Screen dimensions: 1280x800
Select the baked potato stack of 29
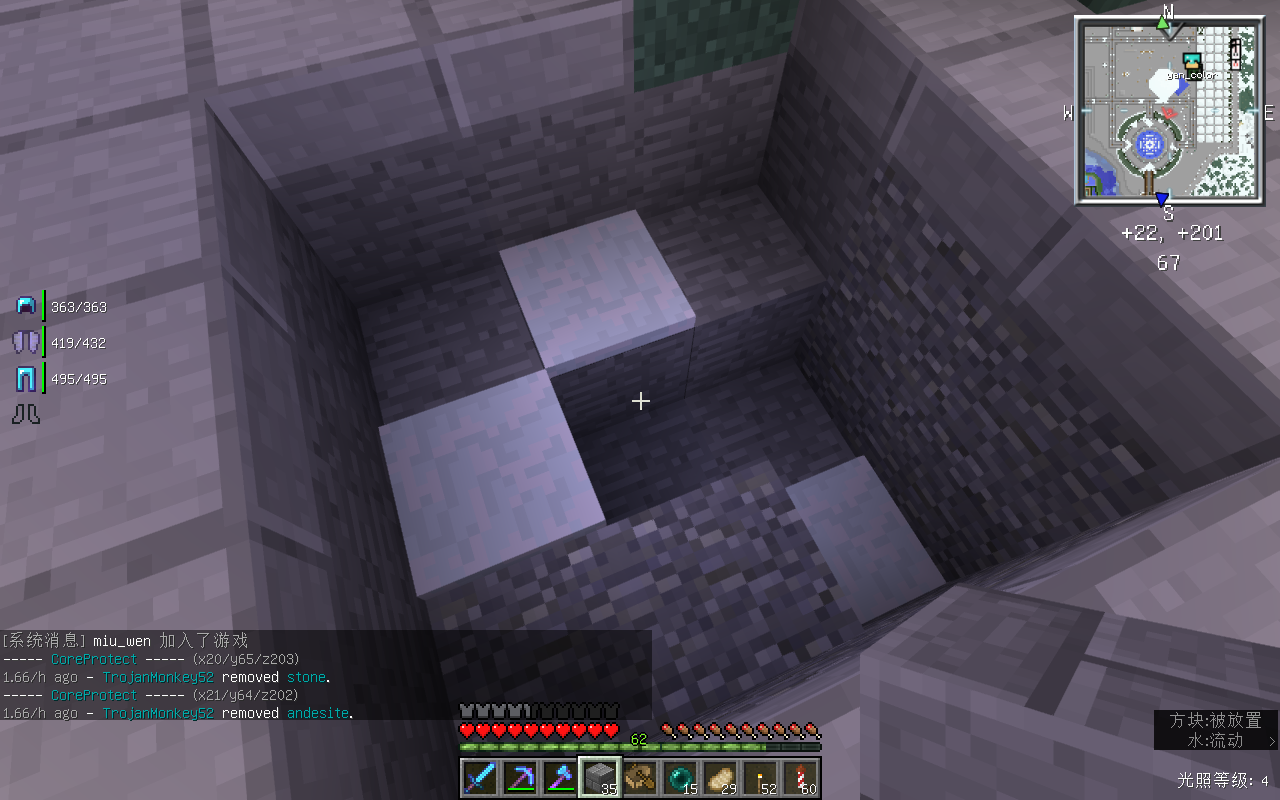[x=720, y=778]
